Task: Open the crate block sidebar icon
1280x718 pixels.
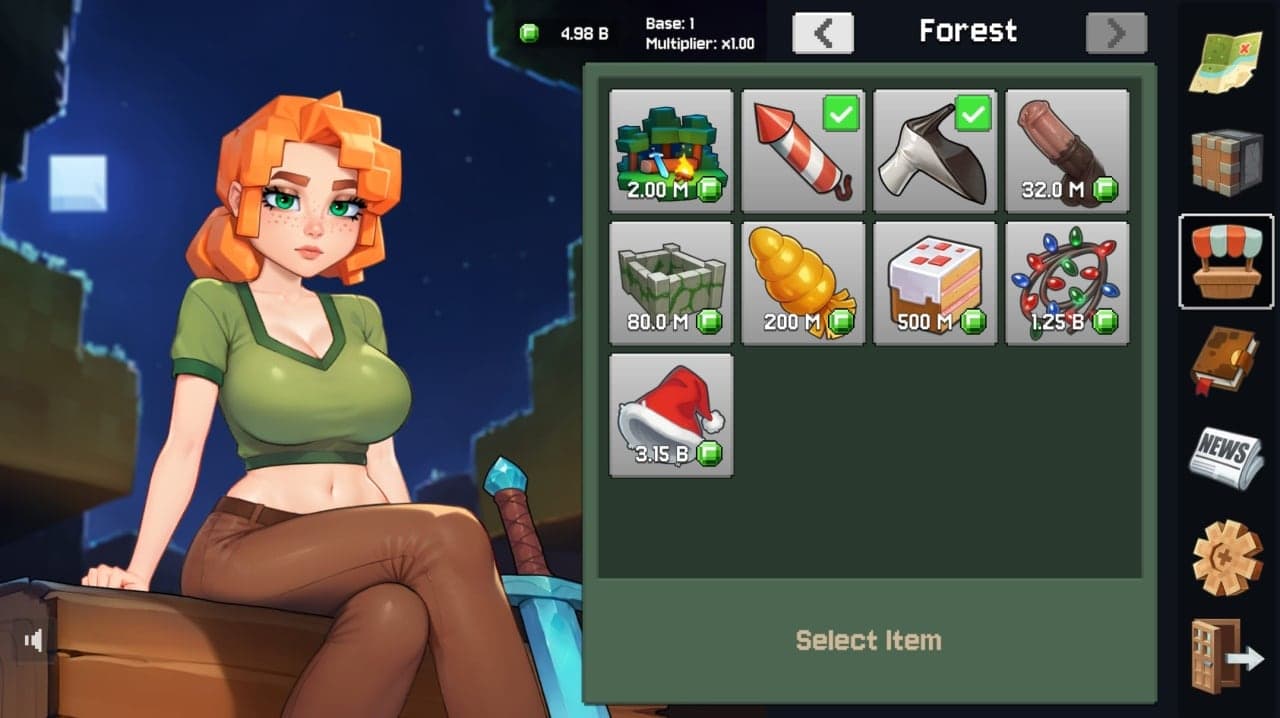Action: pyautogui.click(x=1227, y=162)
